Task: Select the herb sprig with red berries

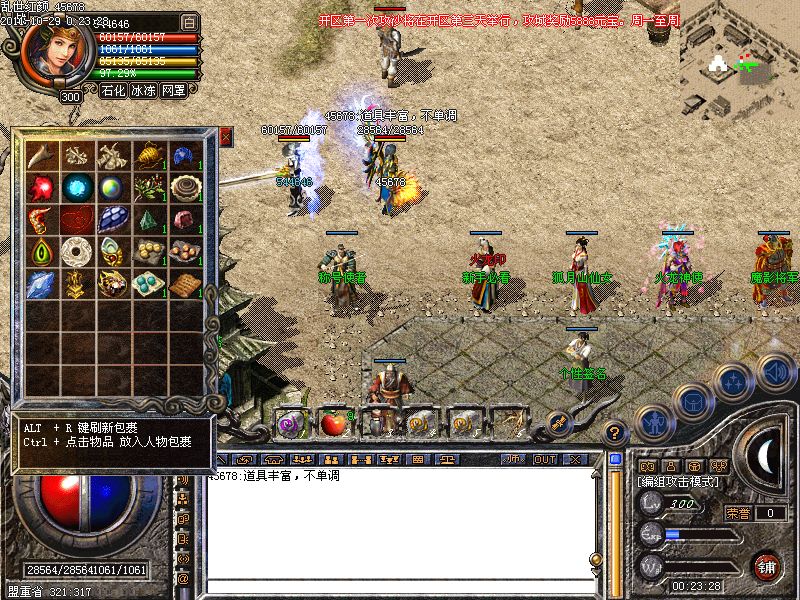Action: pos(148,187)
